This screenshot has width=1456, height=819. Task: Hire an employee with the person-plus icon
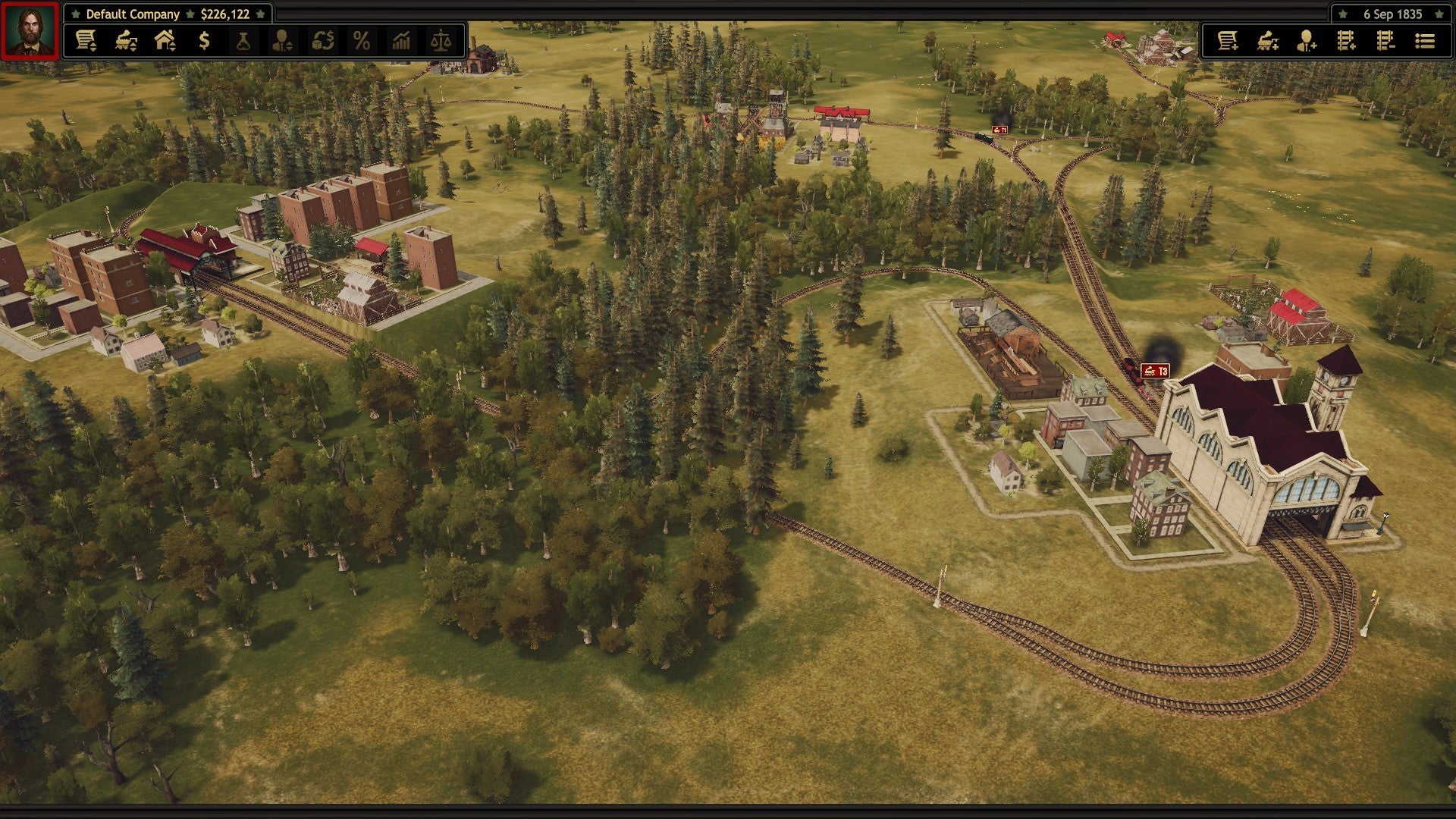coord(1307,42)
